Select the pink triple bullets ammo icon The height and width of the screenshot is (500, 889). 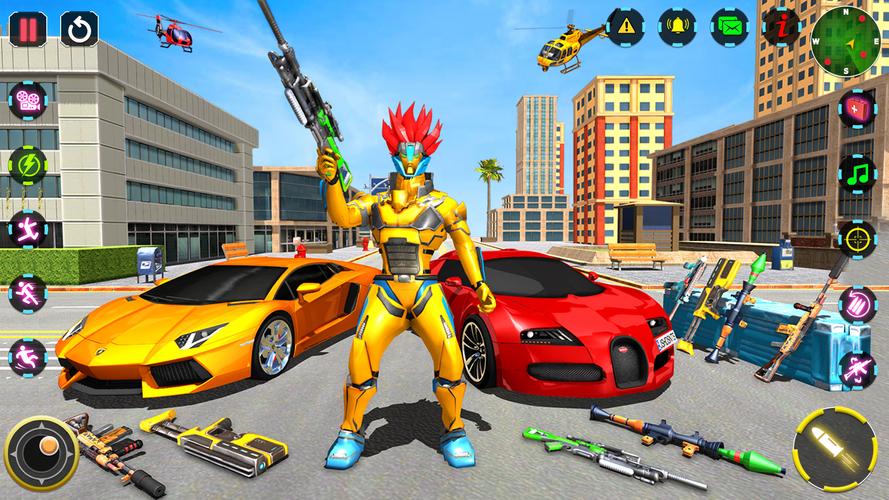tap(857, 304)
